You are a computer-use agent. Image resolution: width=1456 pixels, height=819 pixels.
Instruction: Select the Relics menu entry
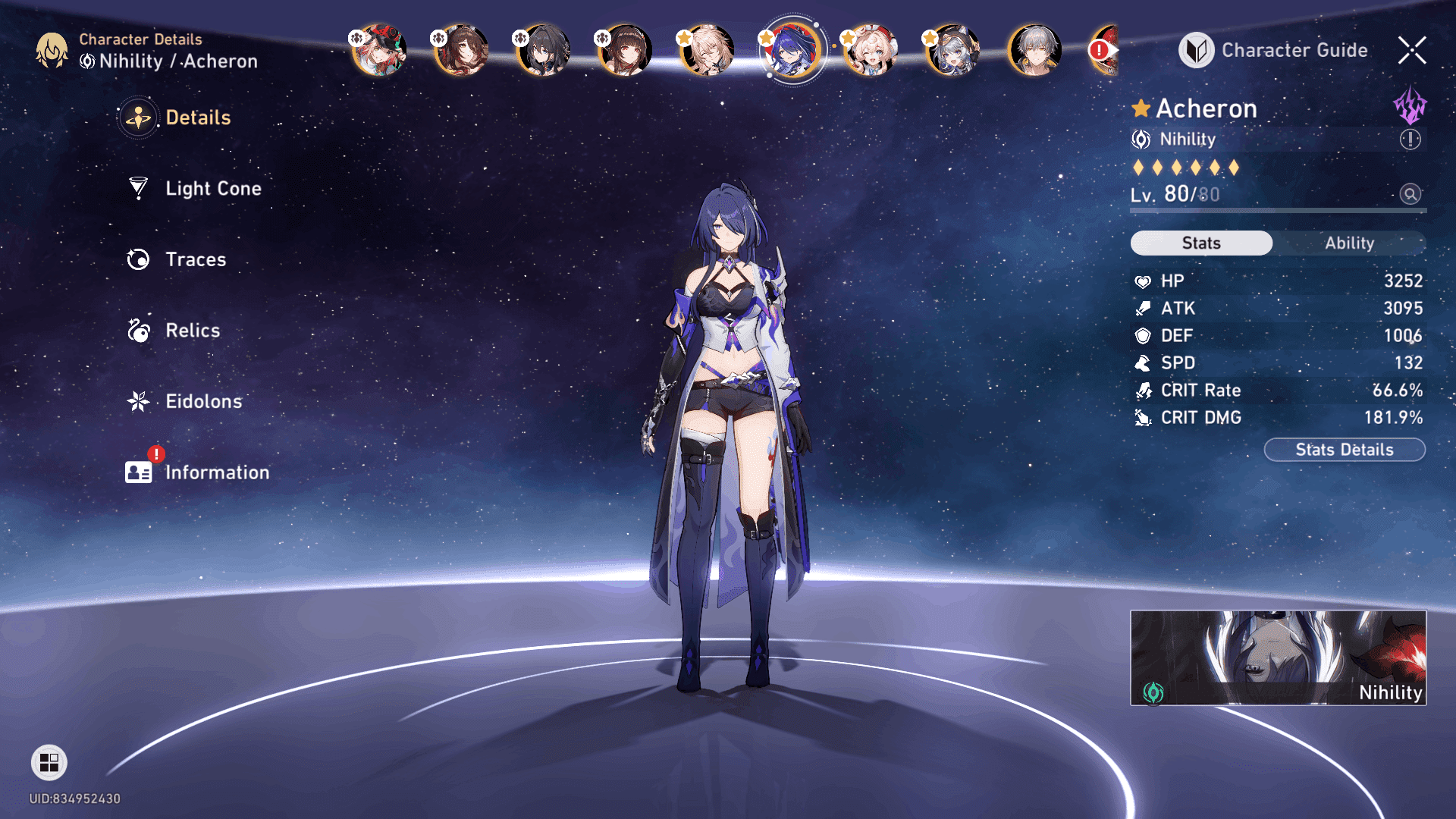click(192, 331)
